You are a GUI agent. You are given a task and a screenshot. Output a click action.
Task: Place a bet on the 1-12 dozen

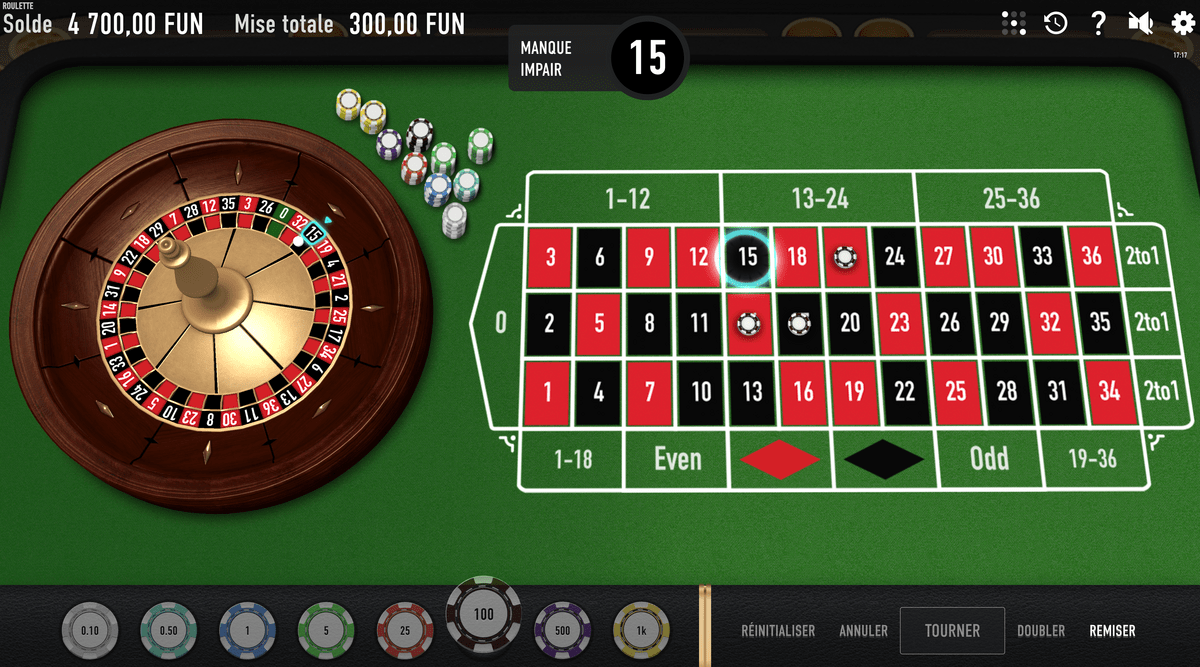pos(627,199)
